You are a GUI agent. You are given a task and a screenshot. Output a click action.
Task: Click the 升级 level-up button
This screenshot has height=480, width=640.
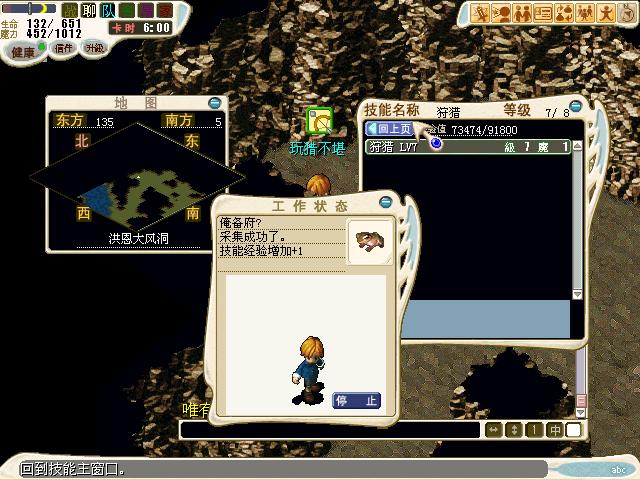click(x=94, y=48)
